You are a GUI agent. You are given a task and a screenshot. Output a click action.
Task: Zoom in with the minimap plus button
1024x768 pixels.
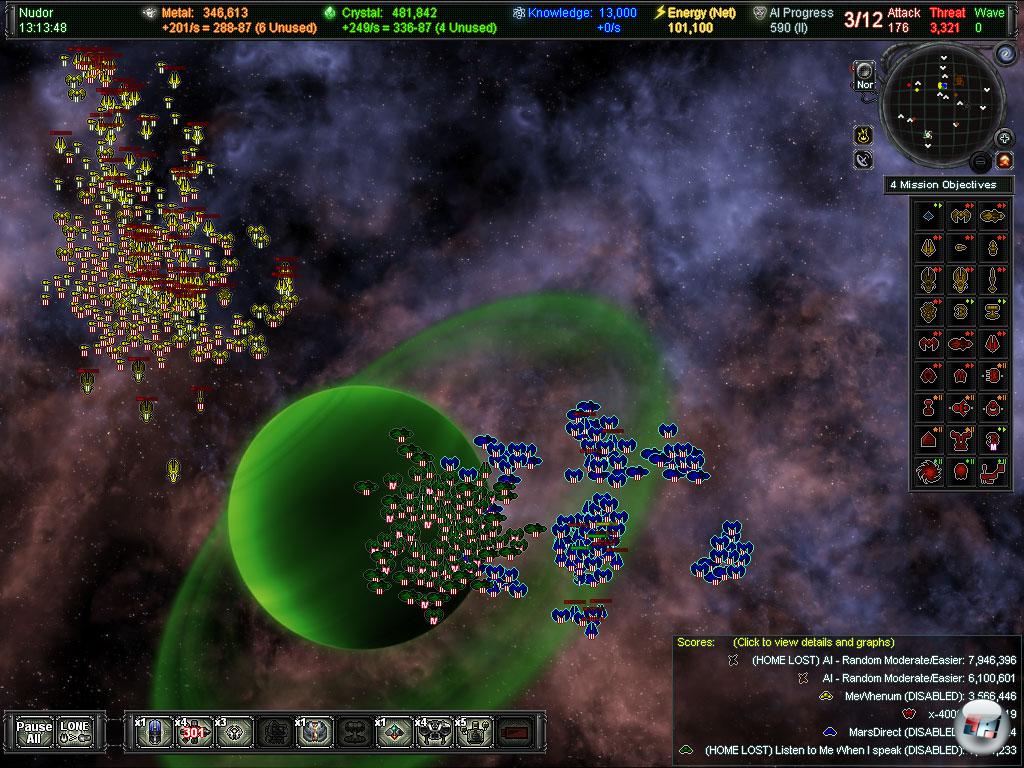point(1005,138)
